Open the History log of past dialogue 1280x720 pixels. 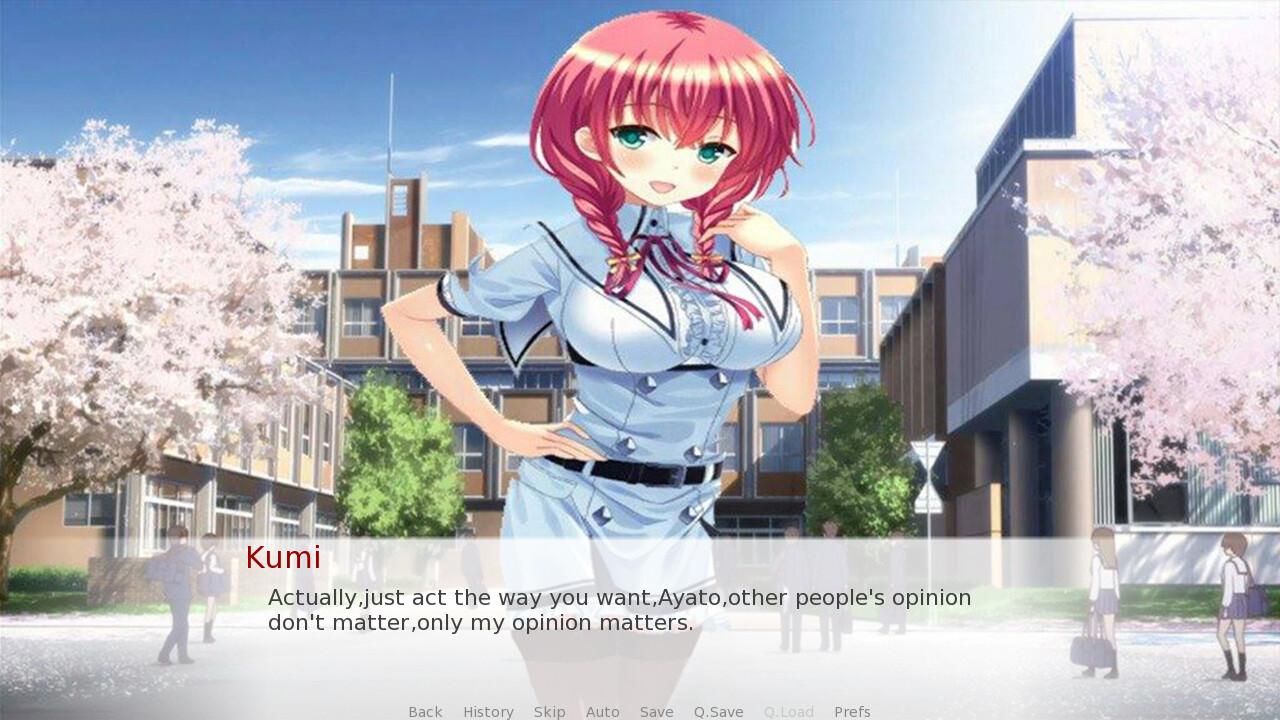pos(488,711)
